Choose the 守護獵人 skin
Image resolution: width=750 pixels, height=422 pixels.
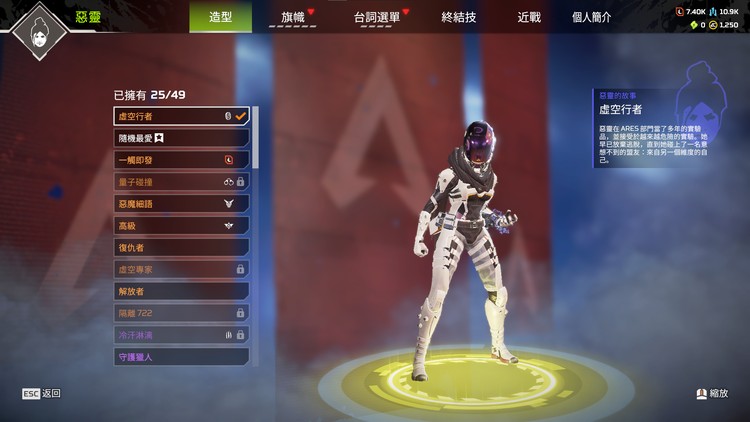(181, 356)
